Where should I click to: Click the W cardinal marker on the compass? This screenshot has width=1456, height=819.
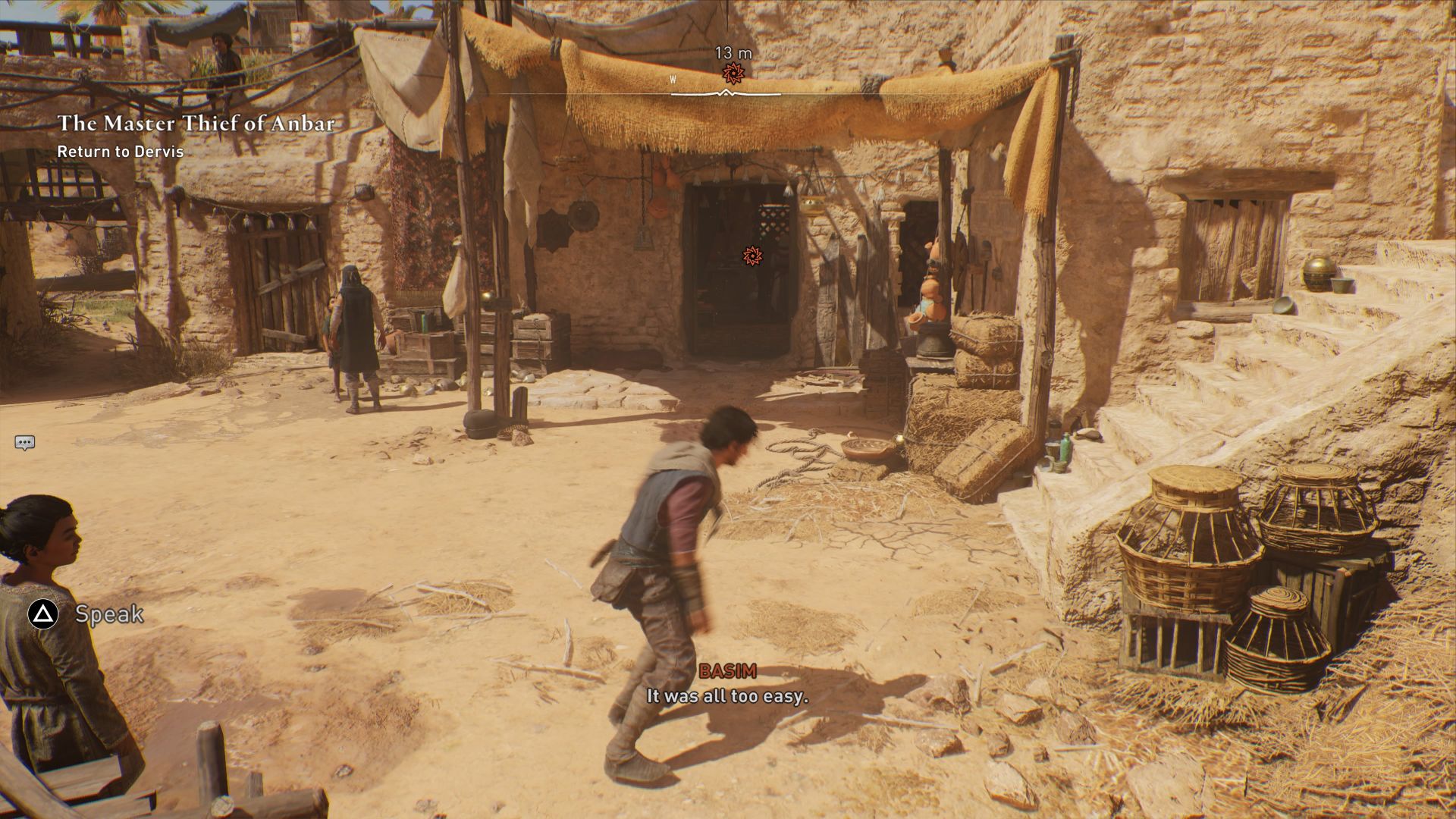pos(672,78)
